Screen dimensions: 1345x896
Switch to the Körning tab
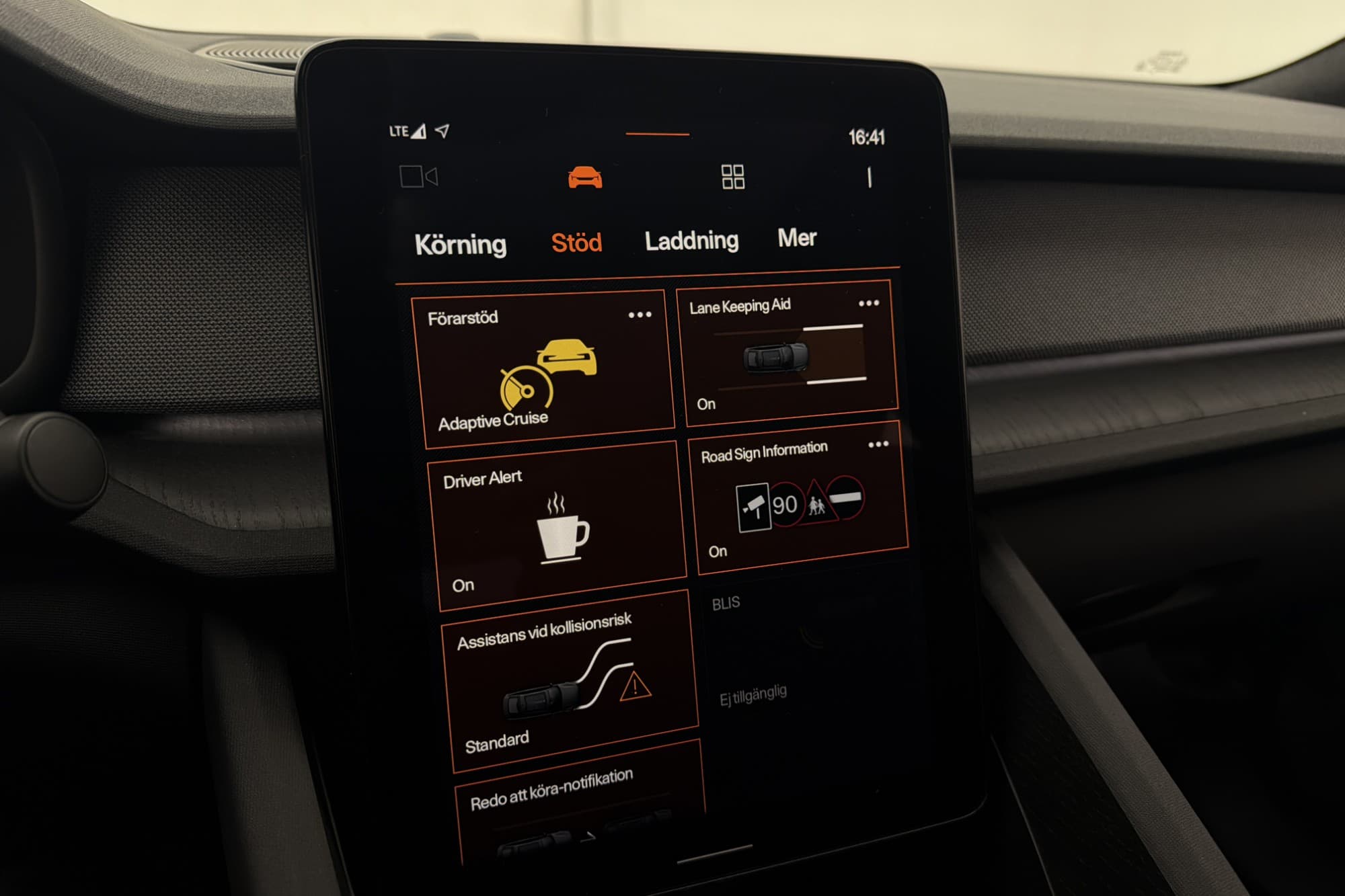tap(460, 245)
